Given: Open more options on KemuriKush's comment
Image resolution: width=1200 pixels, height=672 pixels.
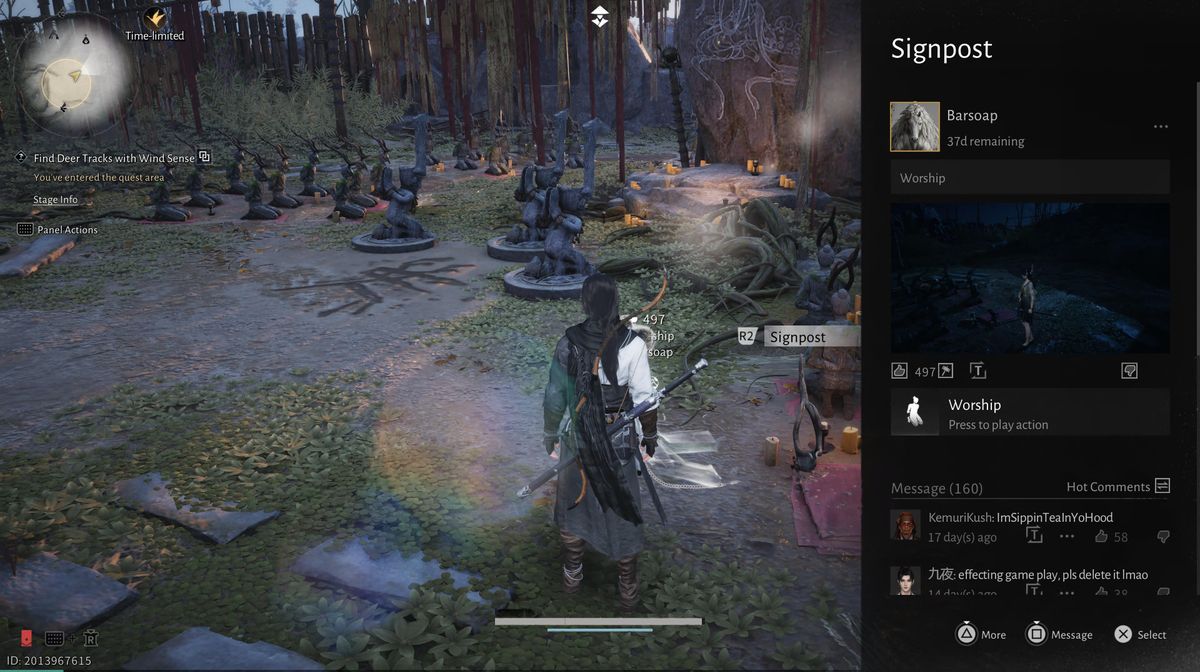Looking at the screenshot, I should [x=1067, y=537].
